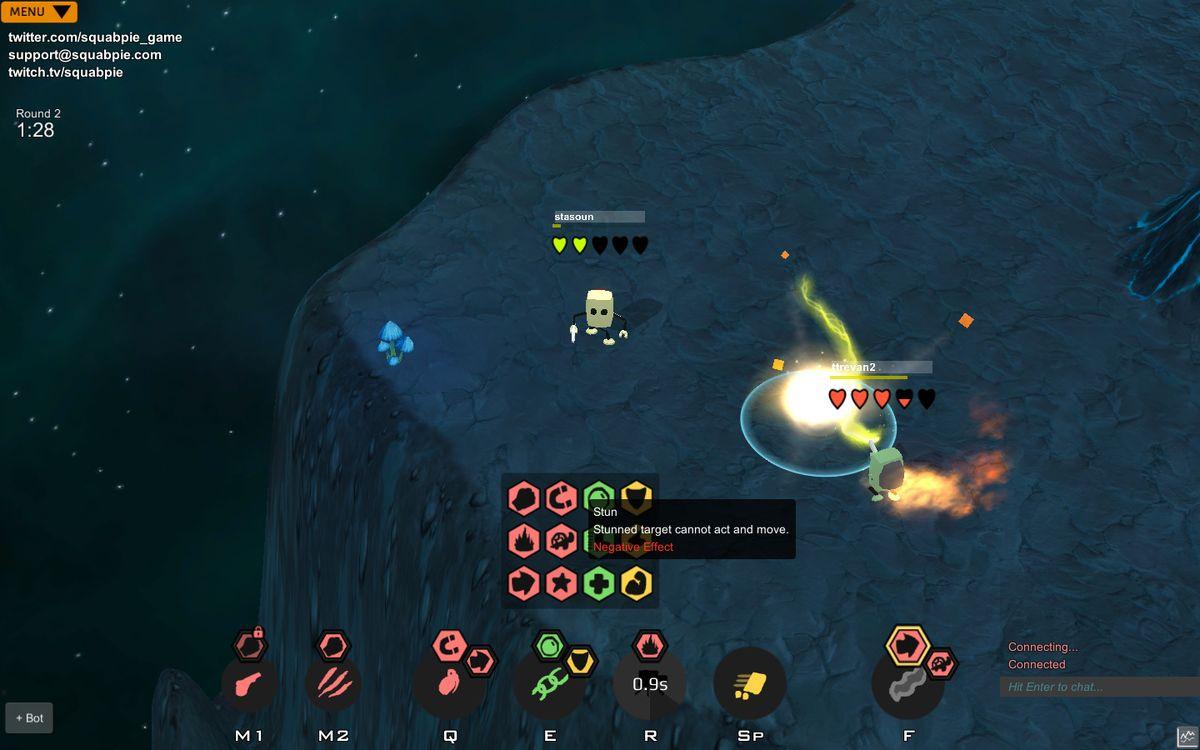Activate the M2 claw slash ability
This screenshot has width=1200, height=750.
pos(333,684)
